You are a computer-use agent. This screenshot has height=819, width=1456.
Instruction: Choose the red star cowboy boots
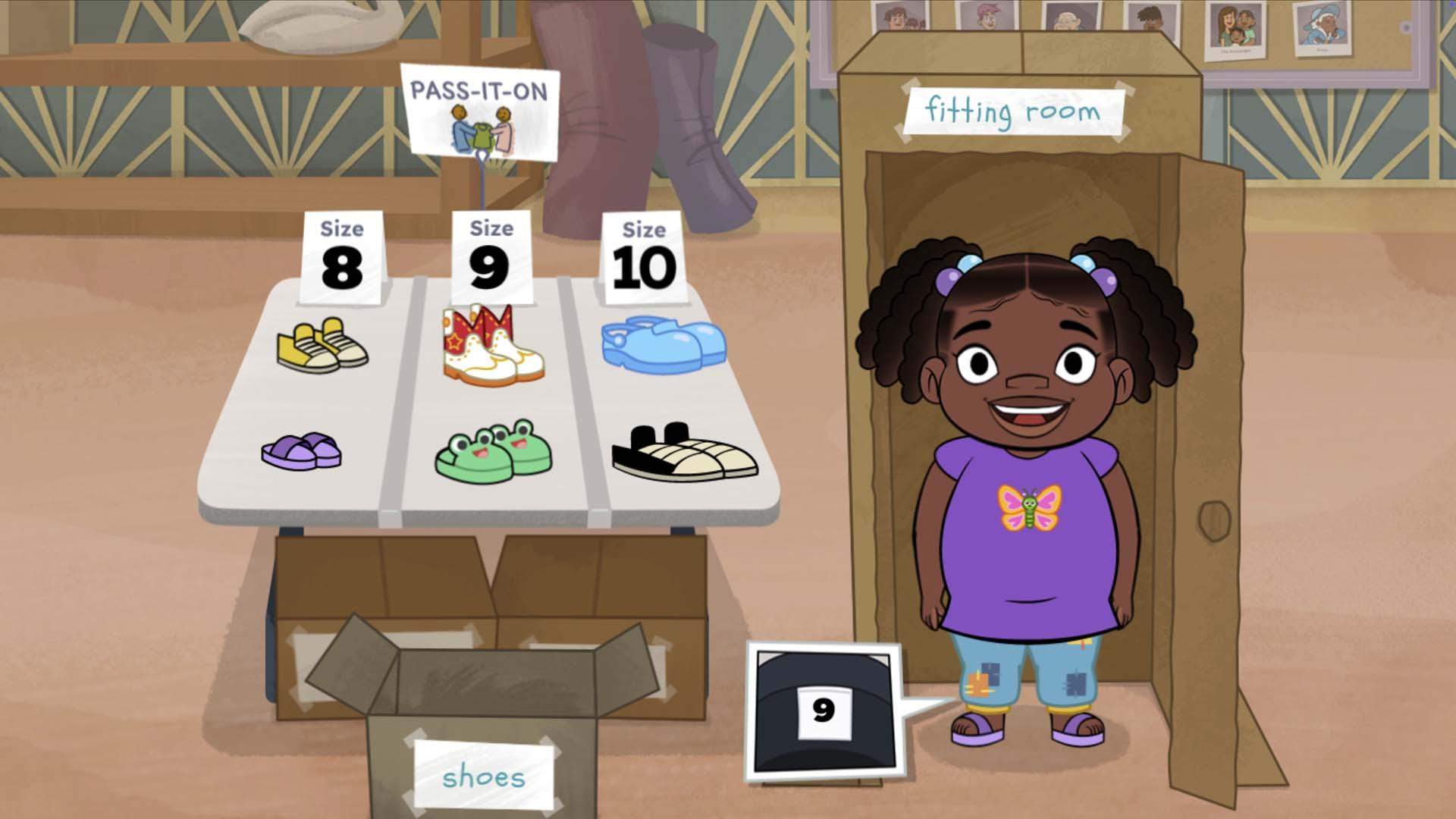click(491, 345)
